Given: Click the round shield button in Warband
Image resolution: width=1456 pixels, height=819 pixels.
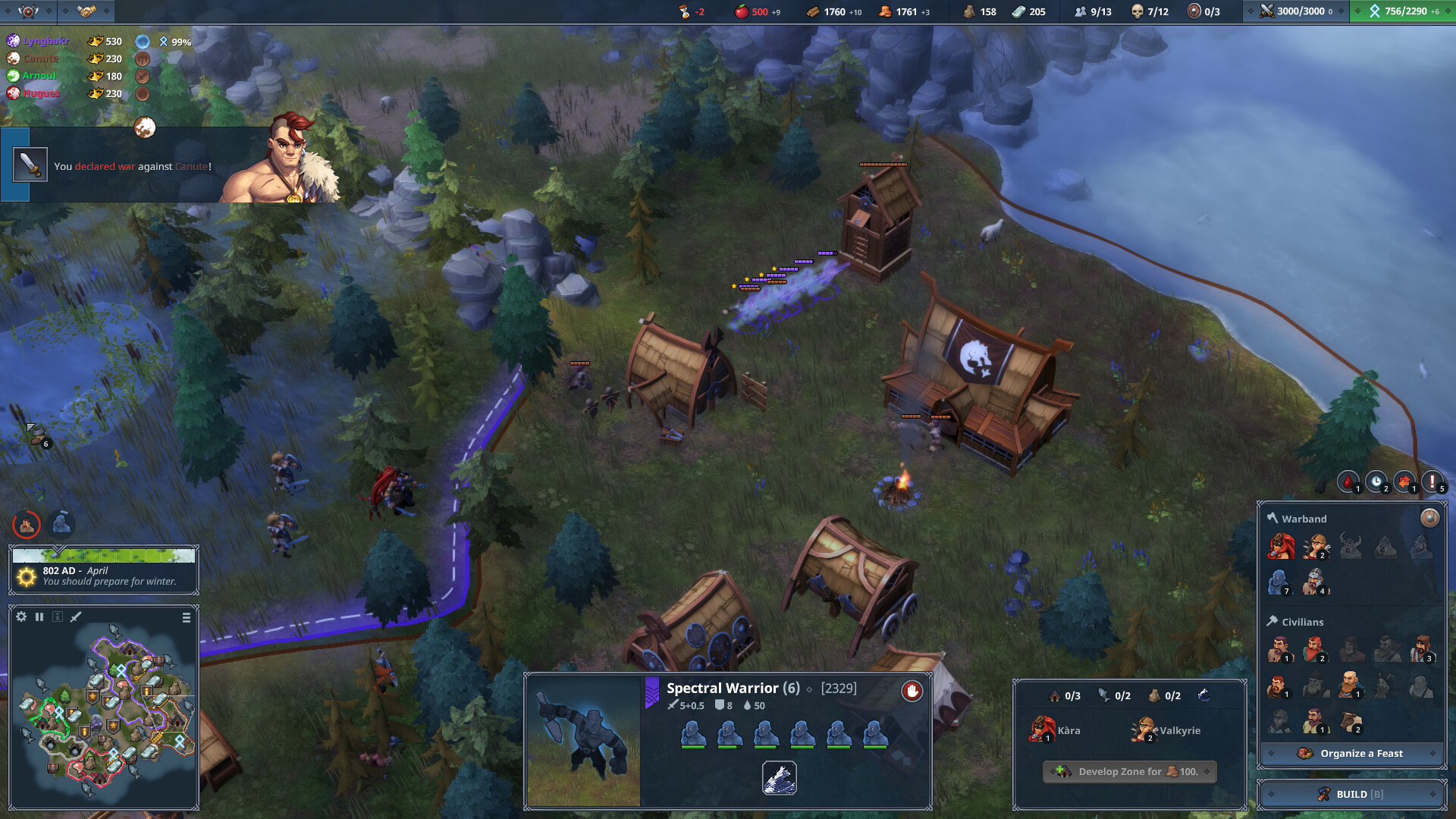Looking at the screenshot, I should click(x=1429, y=518).
